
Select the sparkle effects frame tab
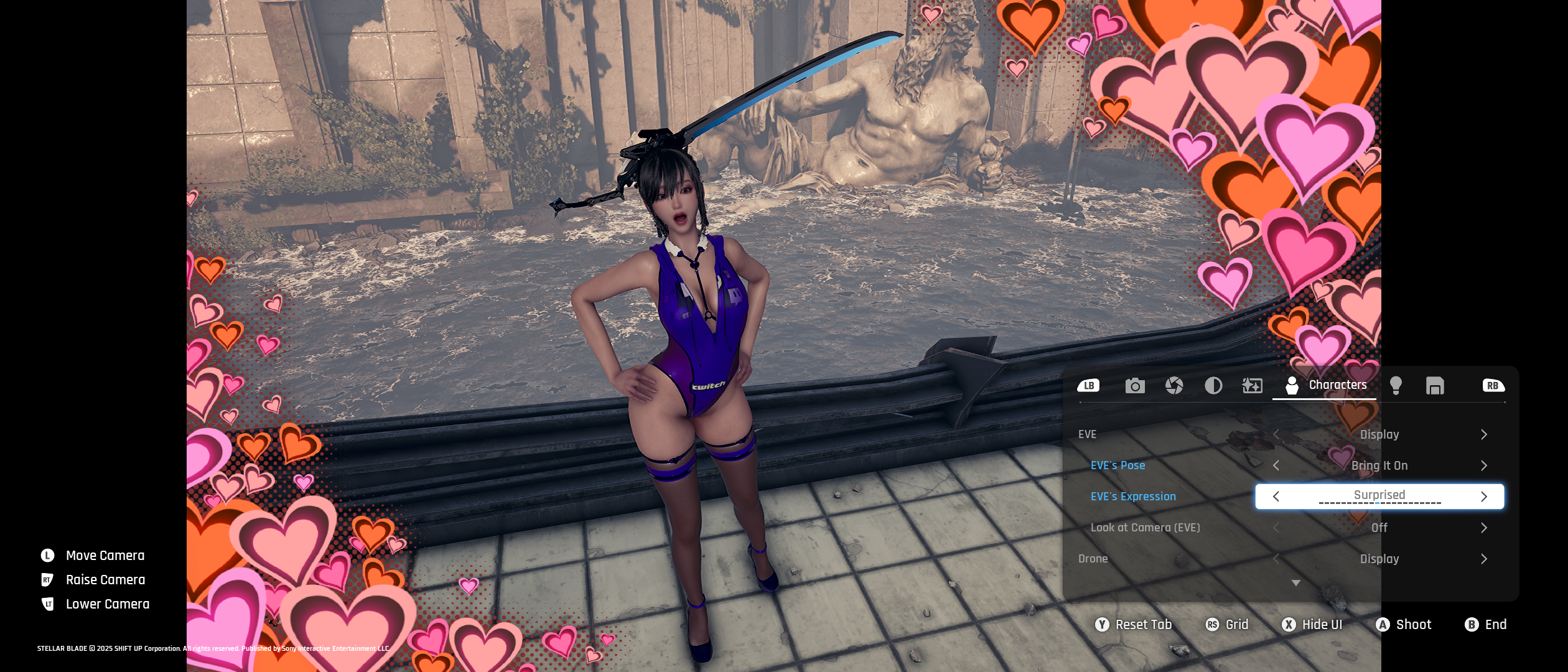tap(1252, 386)
